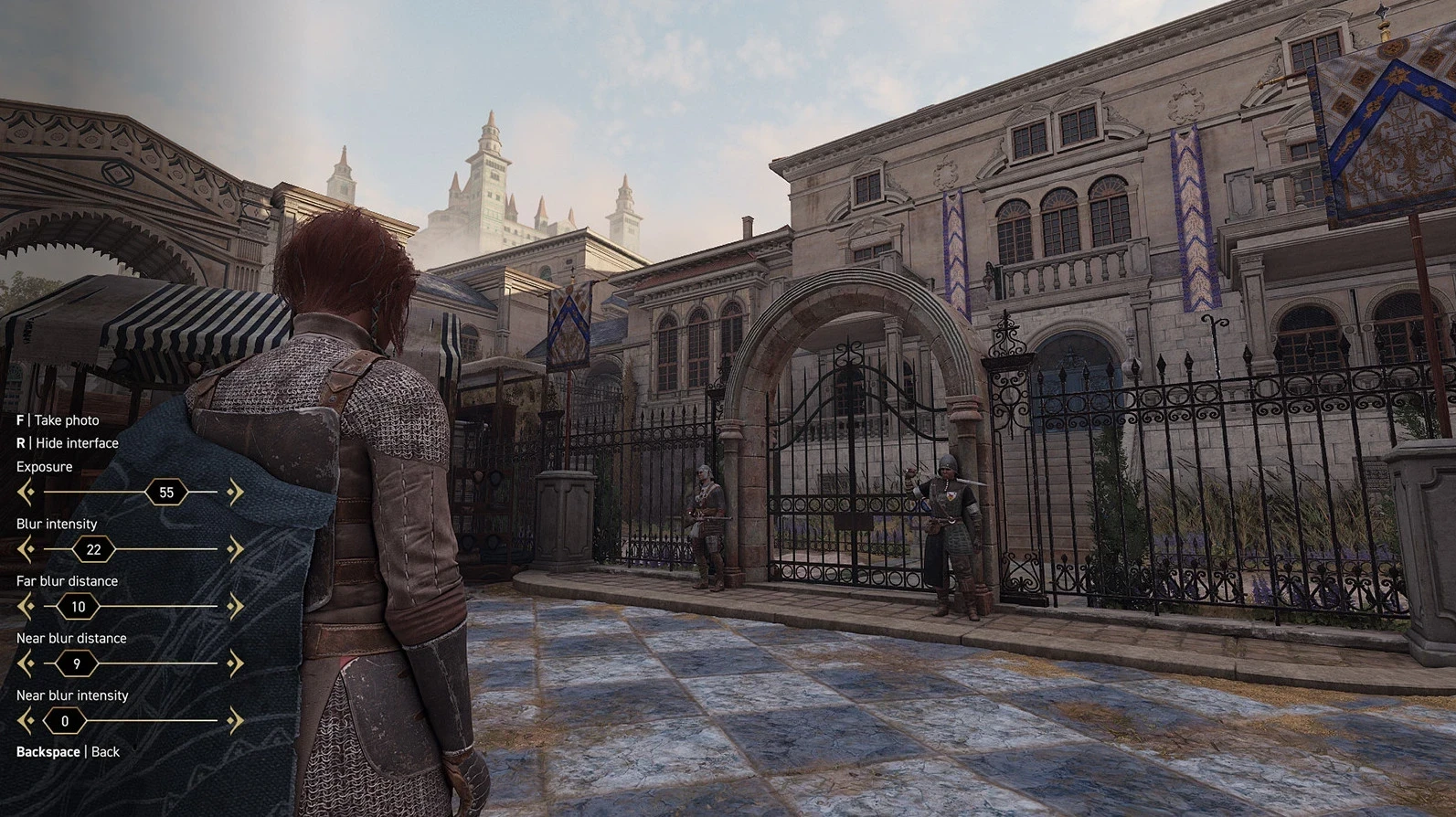Lower Blur intensity using its left arrow
1456x817 pixels.
point(26,549)
